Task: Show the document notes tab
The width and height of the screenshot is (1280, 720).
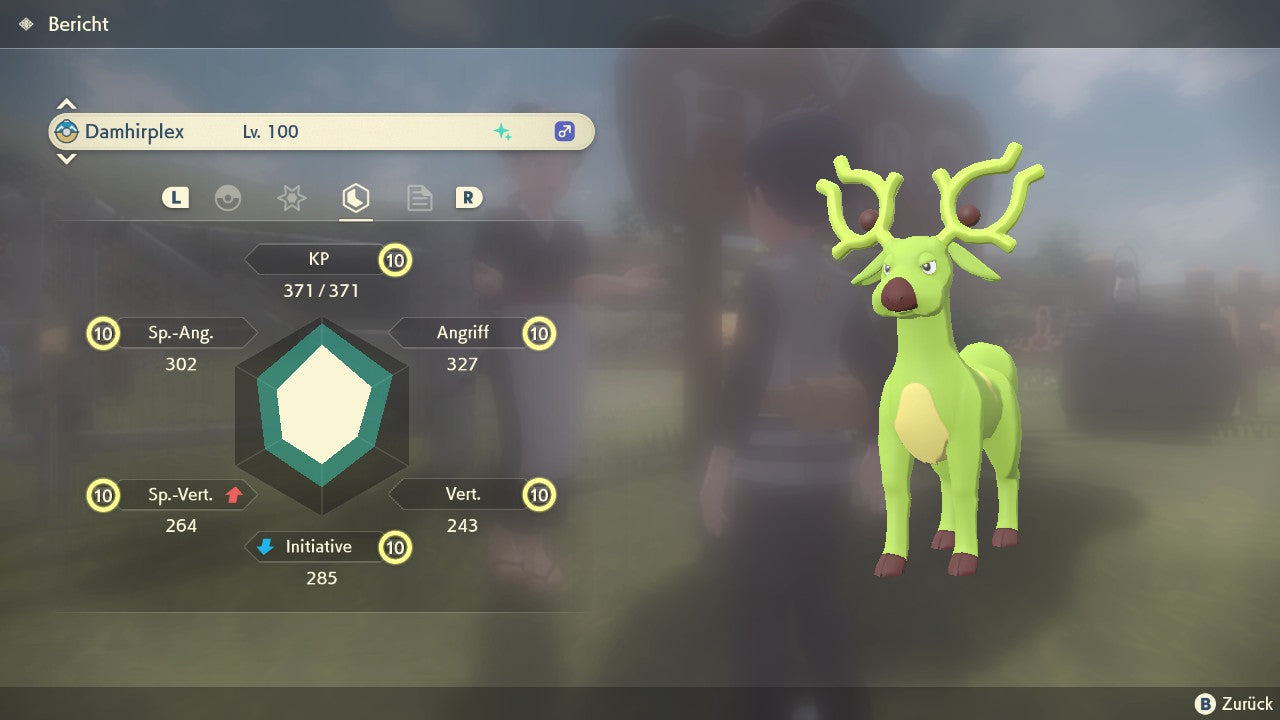Action: [x=419, y=198]
